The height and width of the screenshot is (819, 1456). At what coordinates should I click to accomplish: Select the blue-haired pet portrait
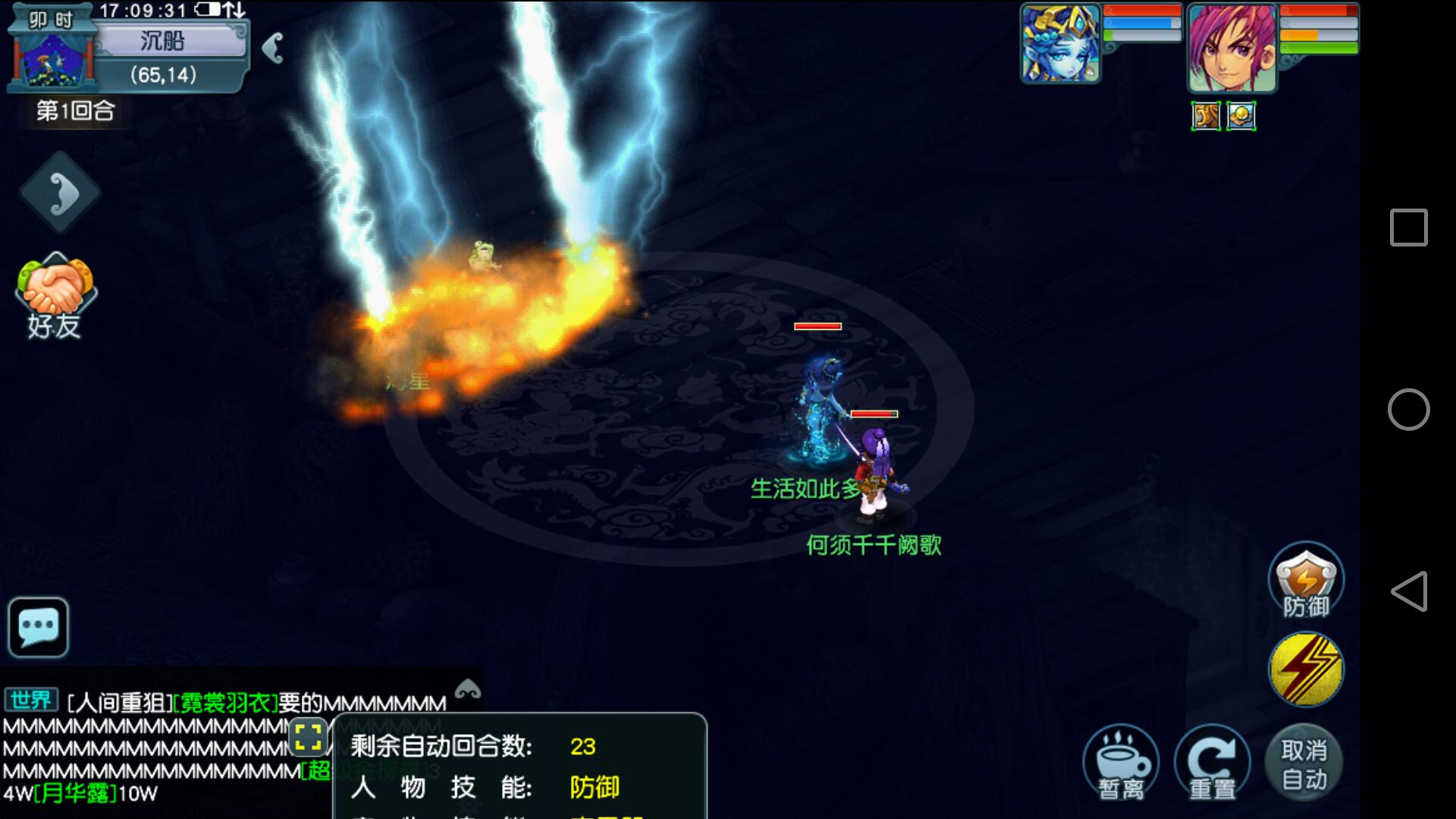coord(1059,43)
